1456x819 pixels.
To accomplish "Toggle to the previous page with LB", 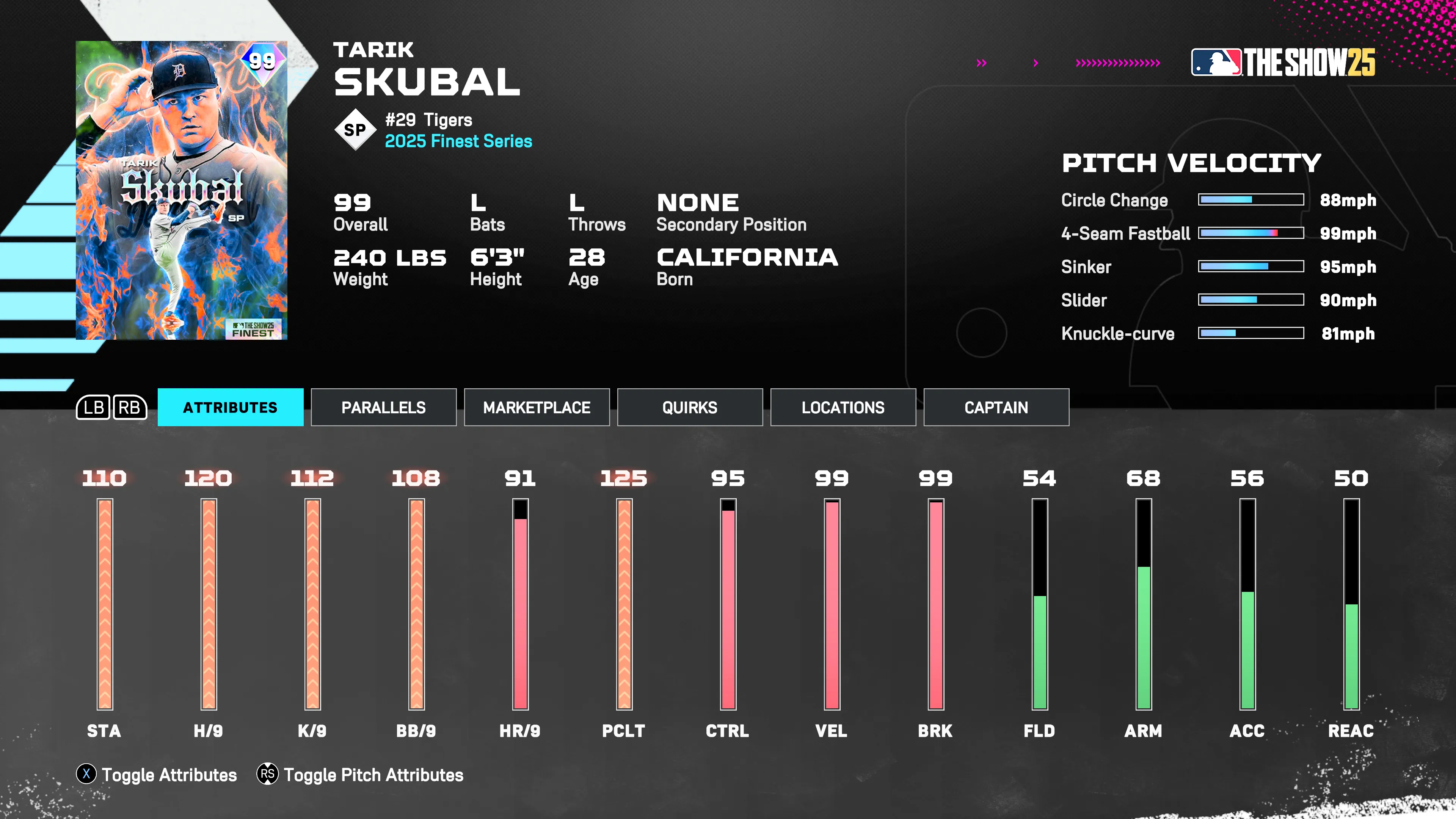I will 94,407.
